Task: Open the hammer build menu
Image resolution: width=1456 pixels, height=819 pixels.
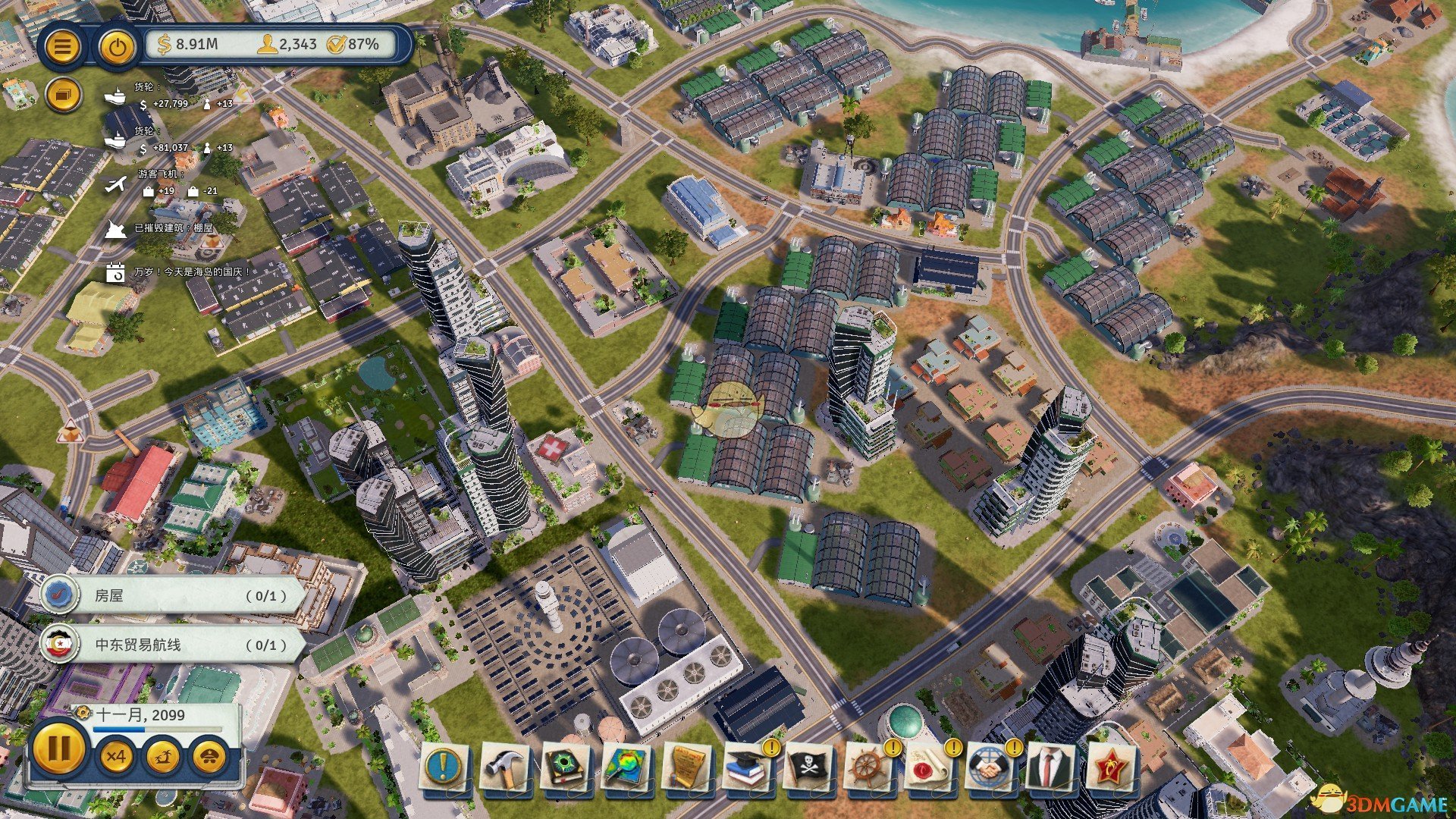Action: click(504, 767)
